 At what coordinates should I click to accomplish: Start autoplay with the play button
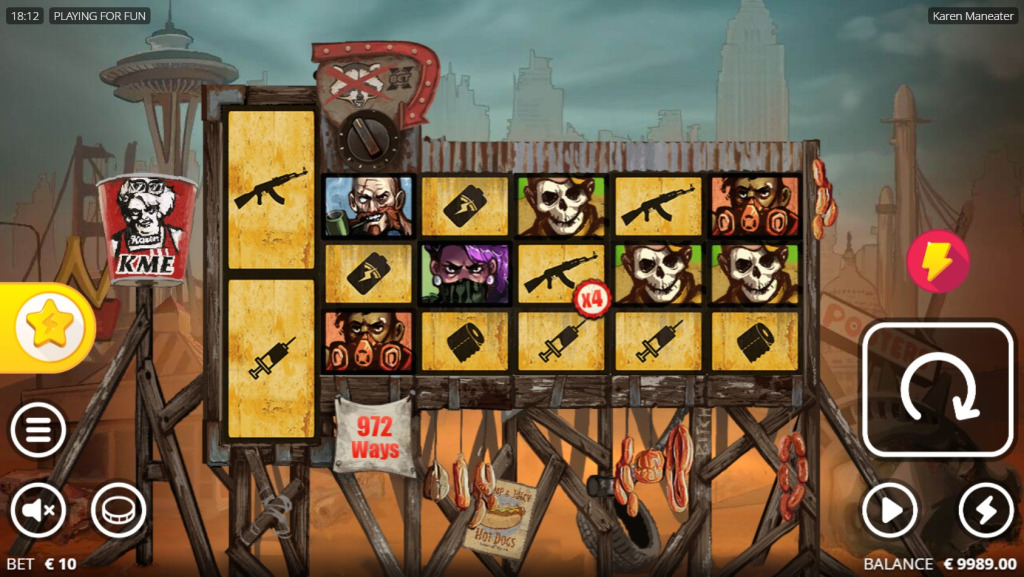889,511
